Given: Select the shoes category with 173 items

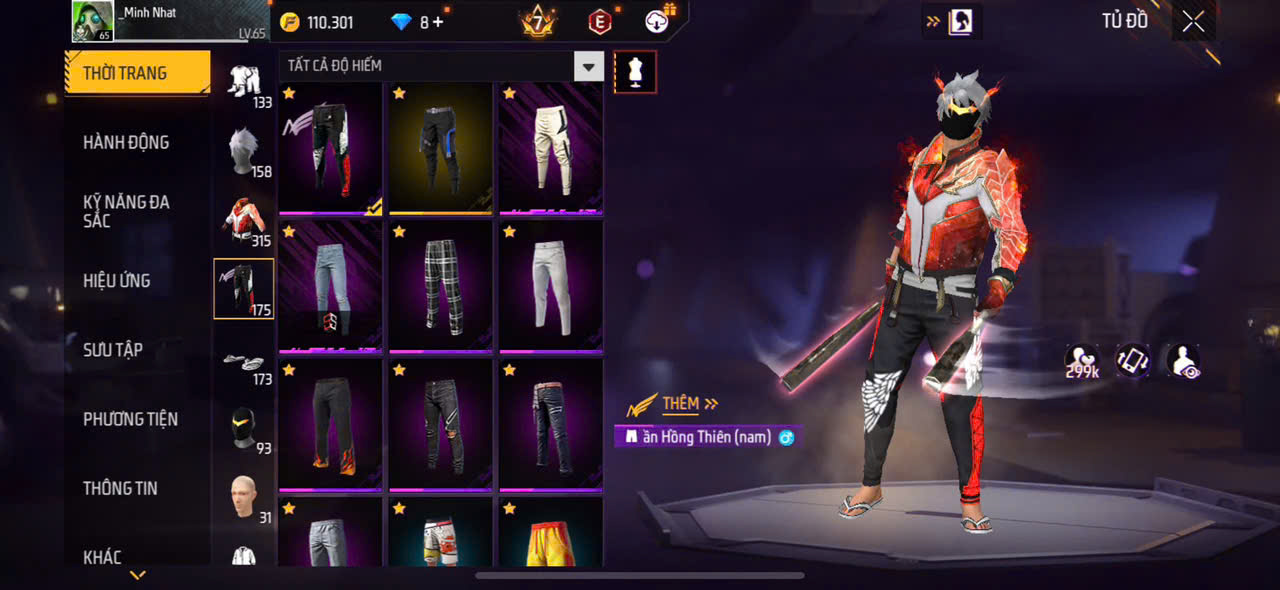Looking at the screenshot, I should (x=244, y=364).
